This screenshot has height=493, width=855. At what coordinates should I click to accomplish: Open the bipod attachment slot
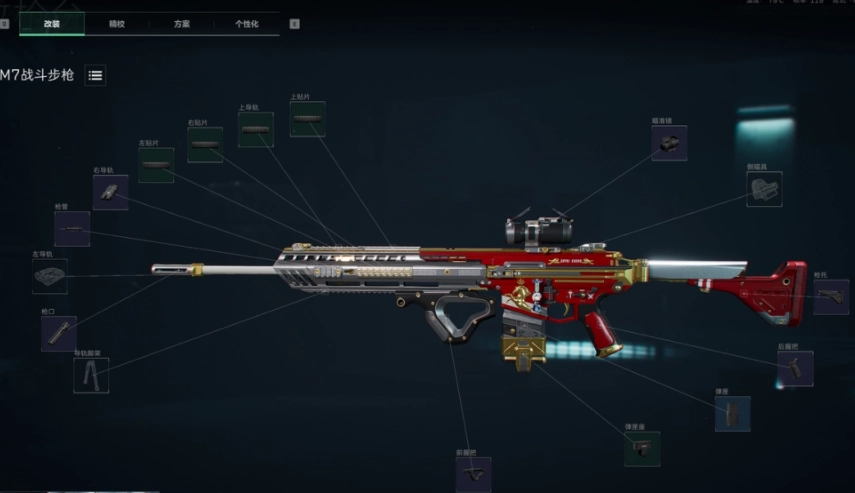(x=90, y=375)
